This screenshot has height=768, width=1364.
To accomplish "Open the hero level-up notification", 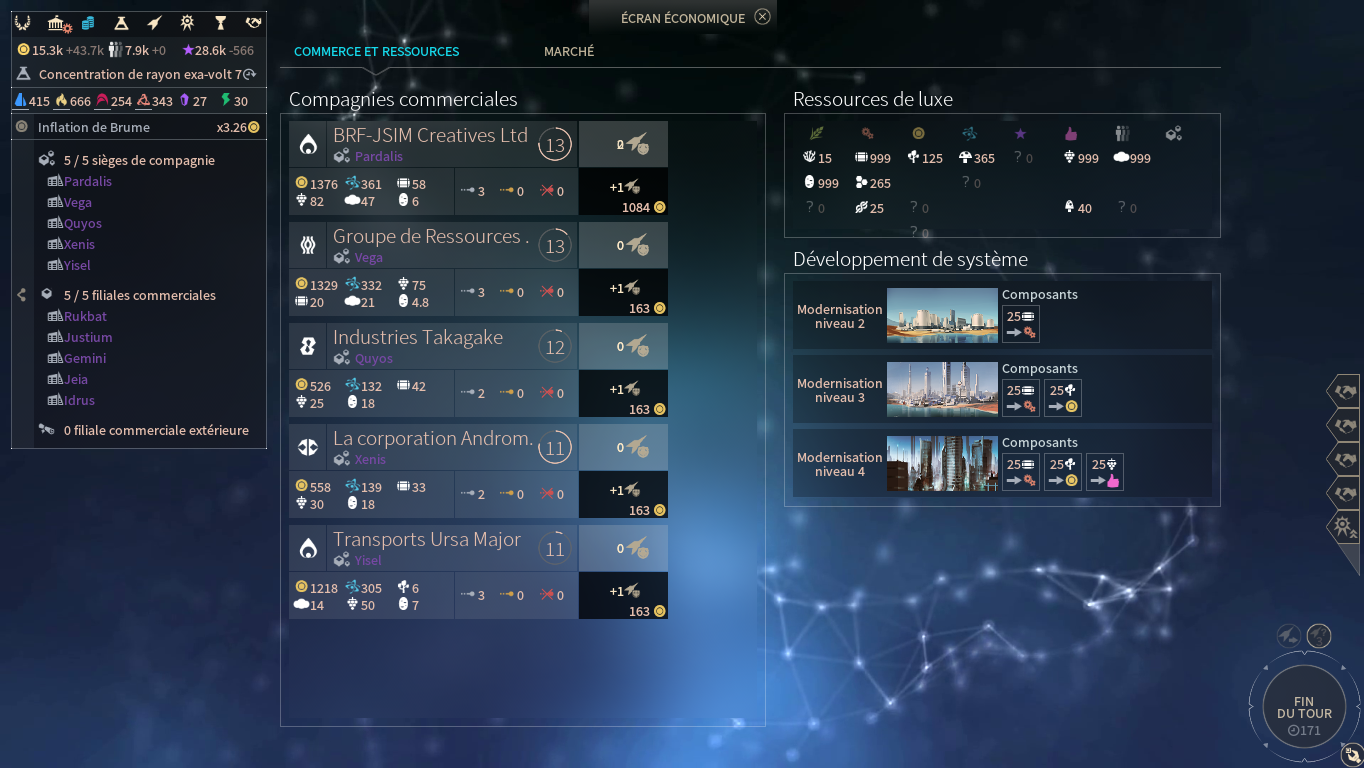I will click(1342, 525).
